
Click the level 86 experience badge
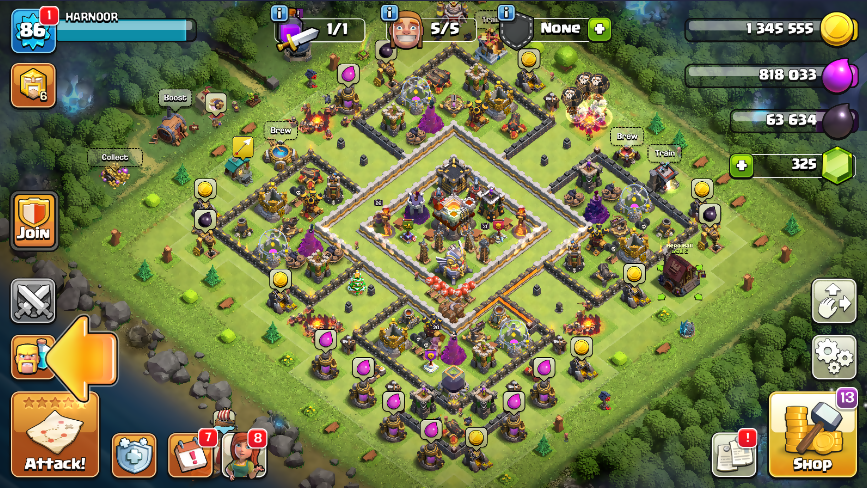(x=32, y=31)
